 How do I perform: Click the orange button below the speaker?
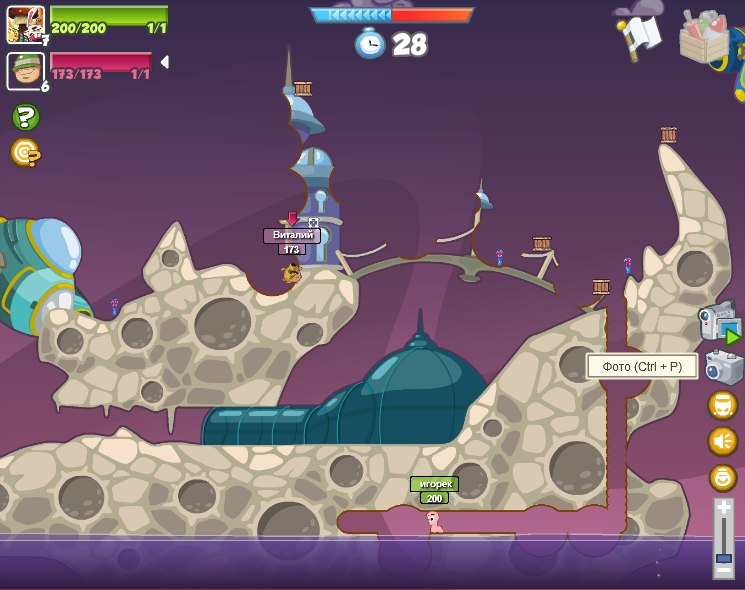pos(722,477)
